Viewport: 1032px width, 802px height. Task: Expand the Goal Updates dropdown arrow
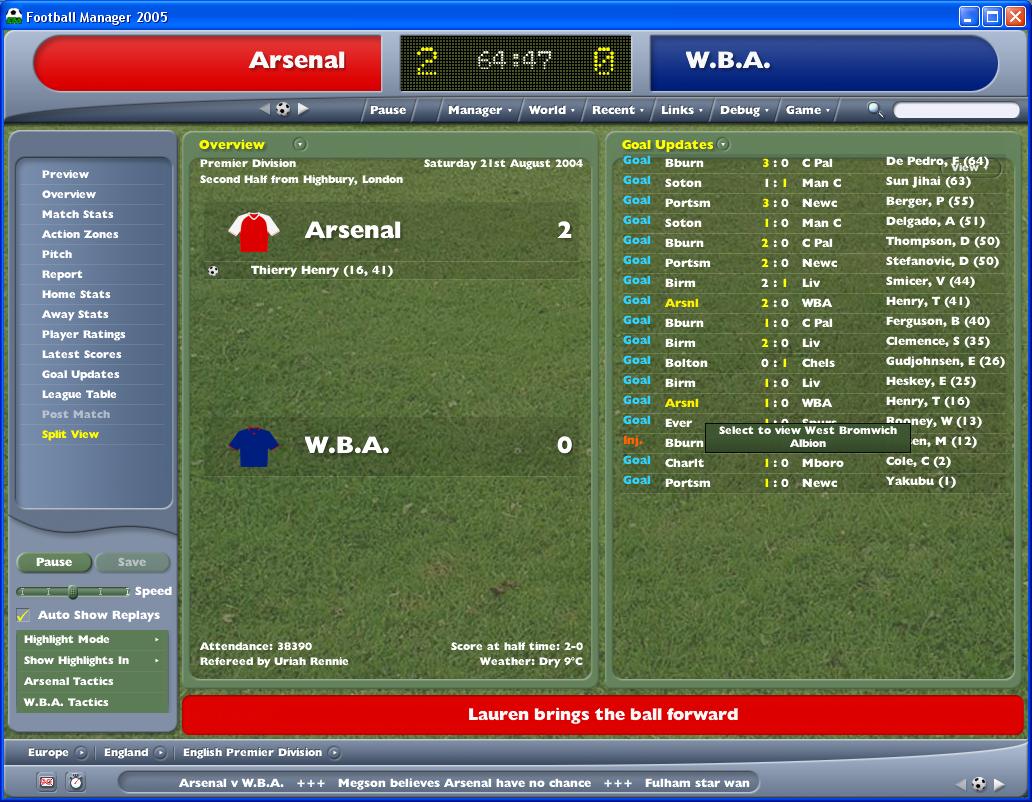(723, 145)
